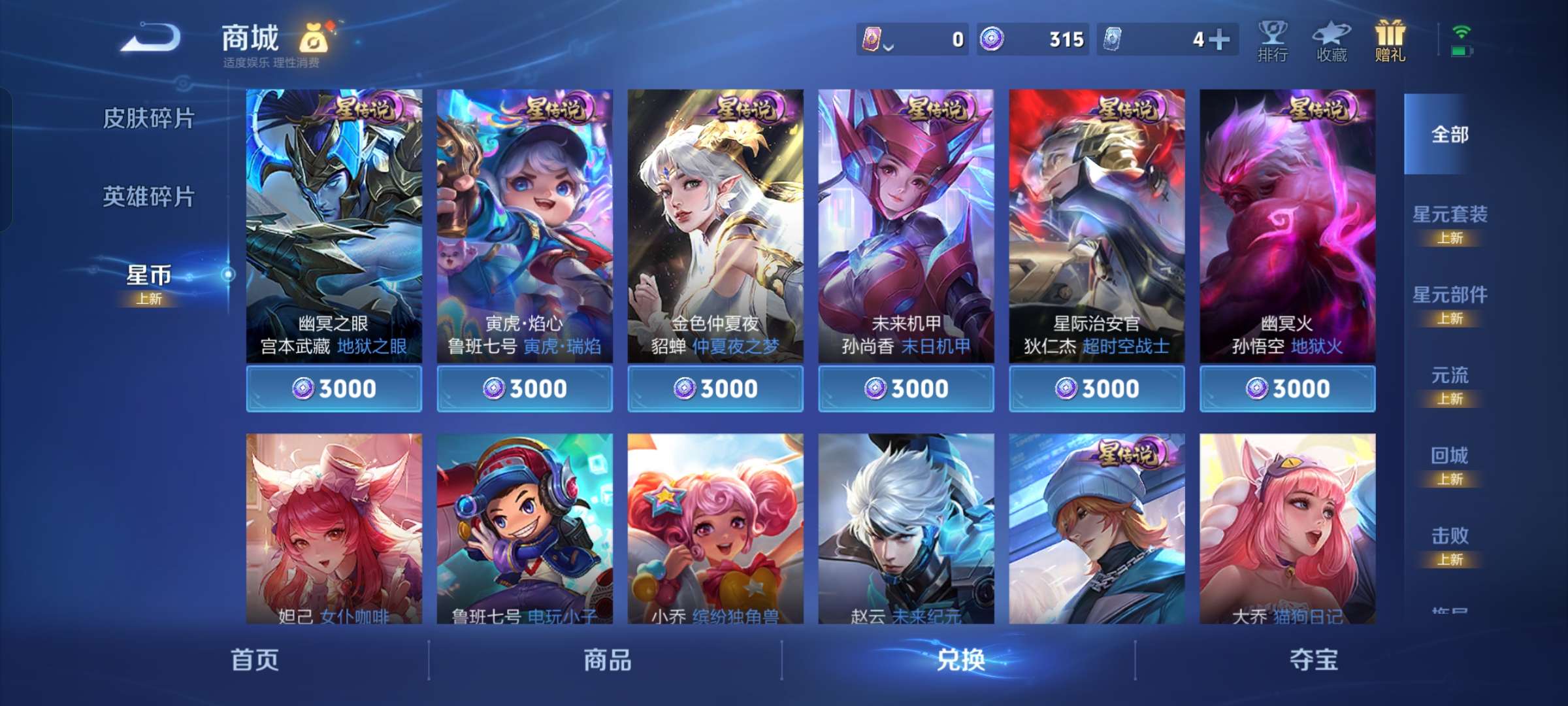Open the spending wallet icon next to 商城
Viewport: 1568px width, 706px height.
click(x=314, y=38)
